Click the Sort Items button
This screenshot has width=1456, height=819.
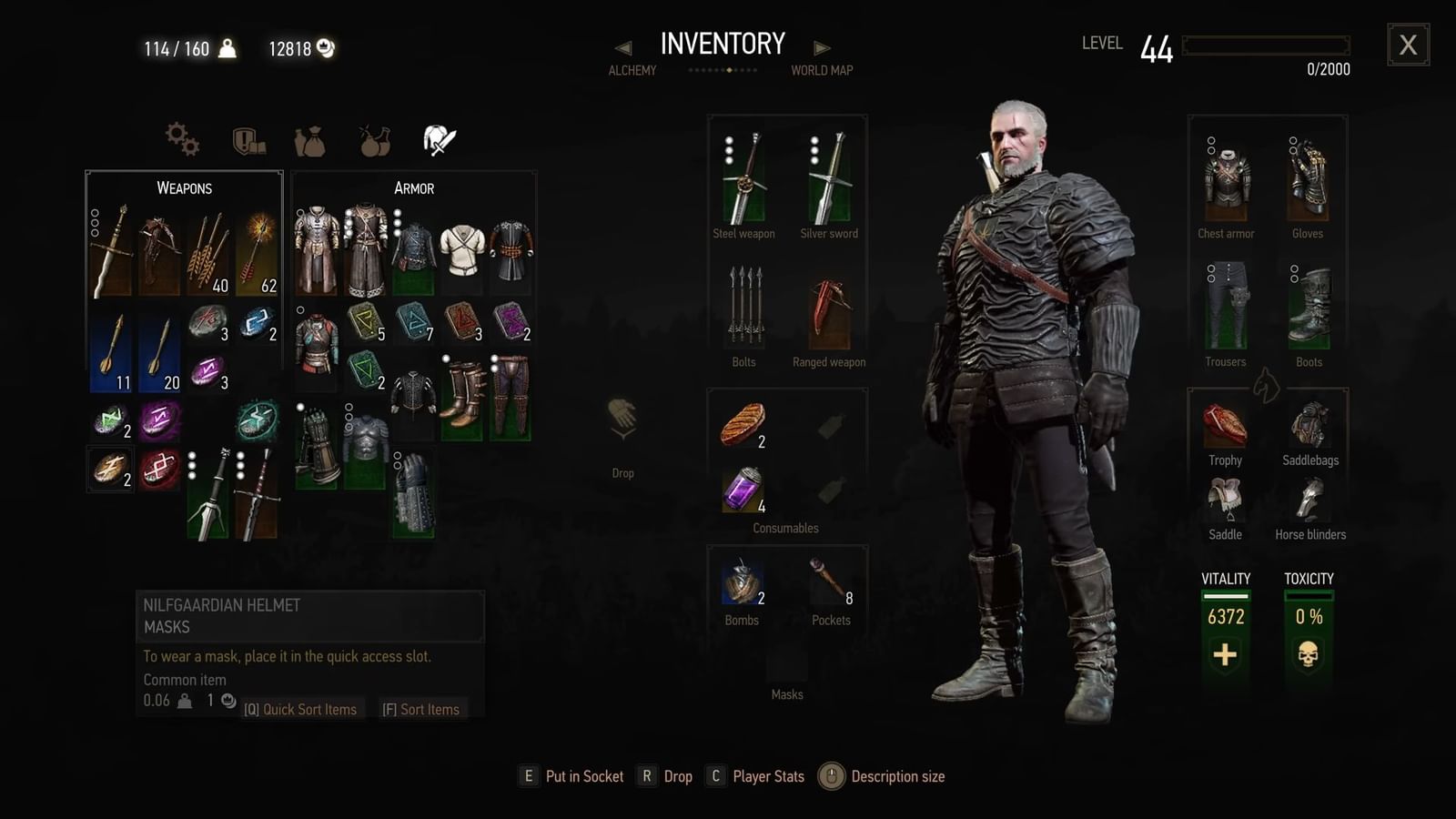(423, 709)
